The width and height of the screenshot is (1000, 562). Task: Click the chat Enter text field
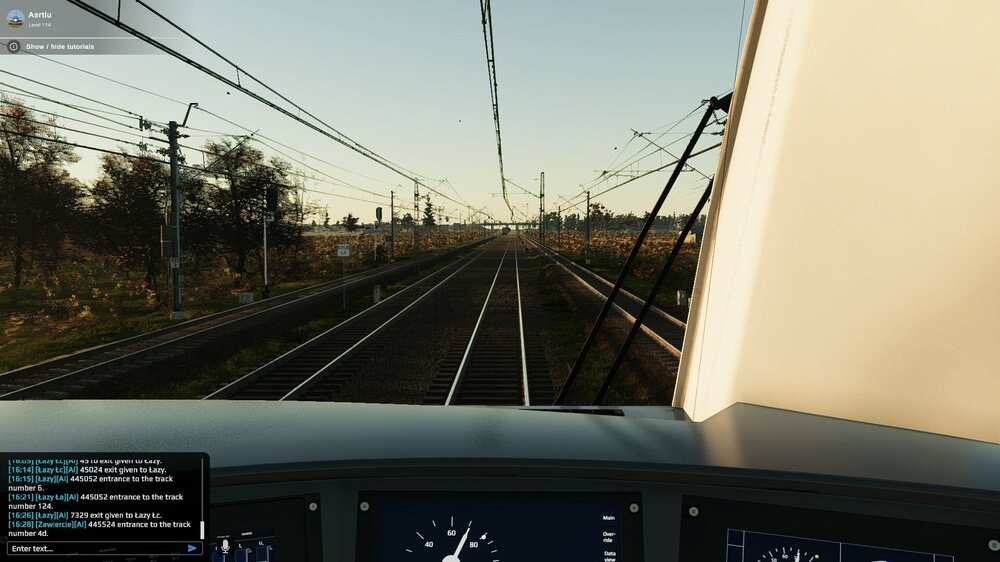point(95,548)
